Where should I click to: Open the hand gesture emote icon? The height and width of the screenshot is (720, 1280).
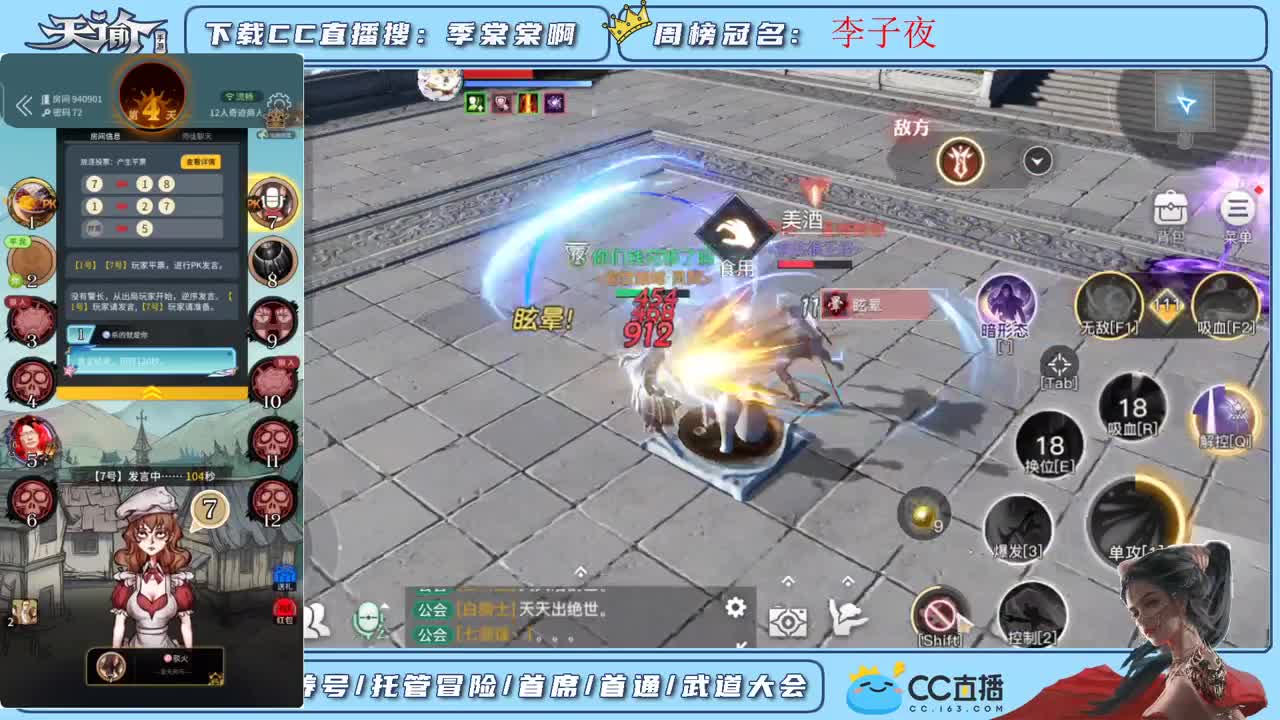coord(846,618)
